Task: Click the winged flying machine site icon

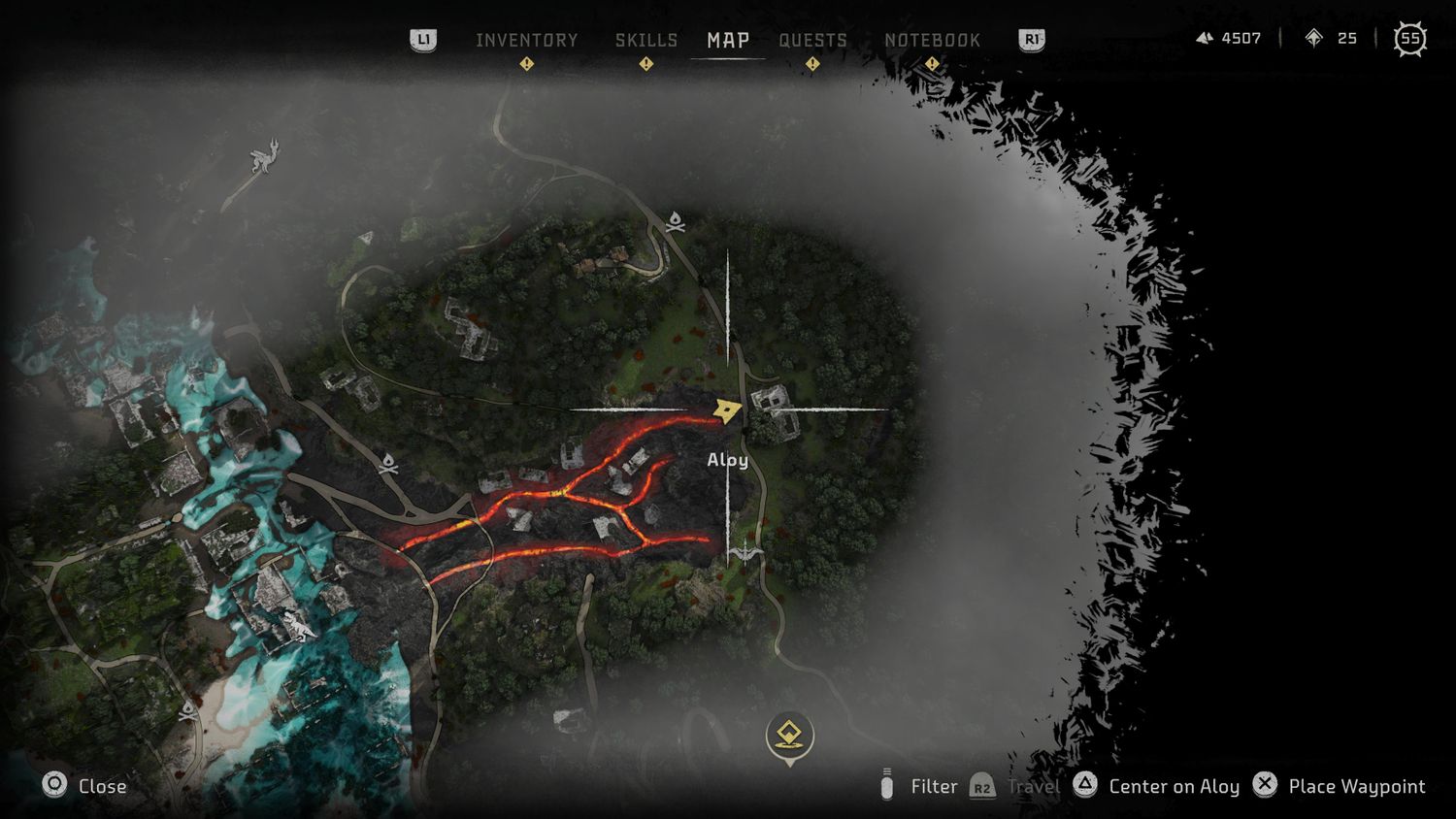Action: (x=745, y=552)
